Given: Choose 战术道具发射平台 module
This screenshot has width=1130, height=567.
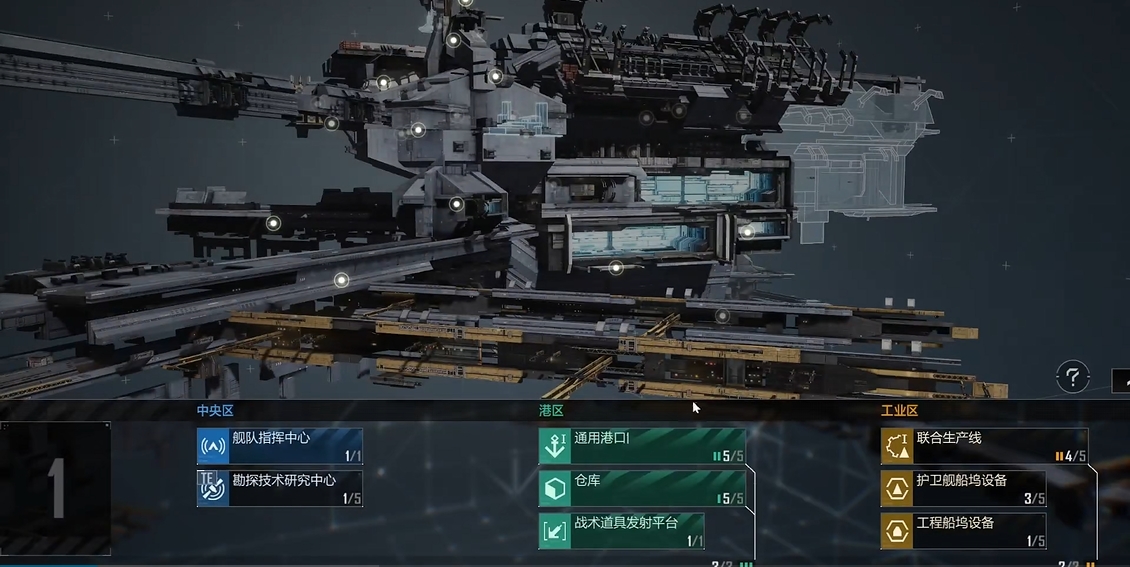Looking at the screenshot, I should 622,530.
